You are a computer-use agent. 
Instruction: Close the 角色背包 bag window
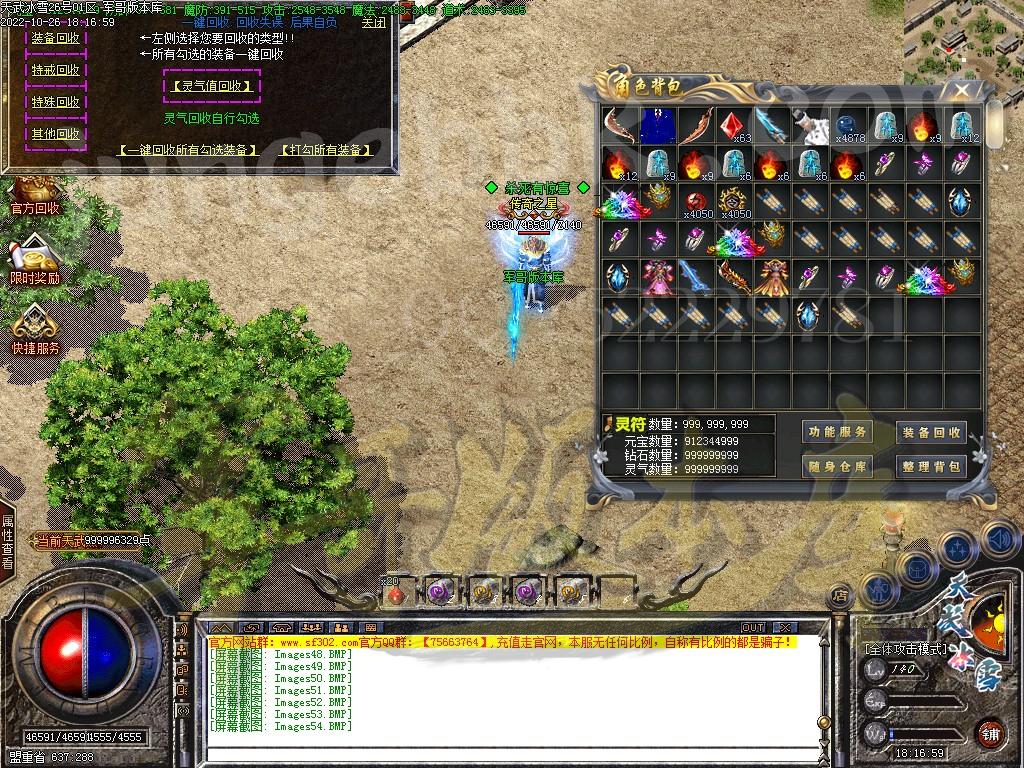(961, 90)
